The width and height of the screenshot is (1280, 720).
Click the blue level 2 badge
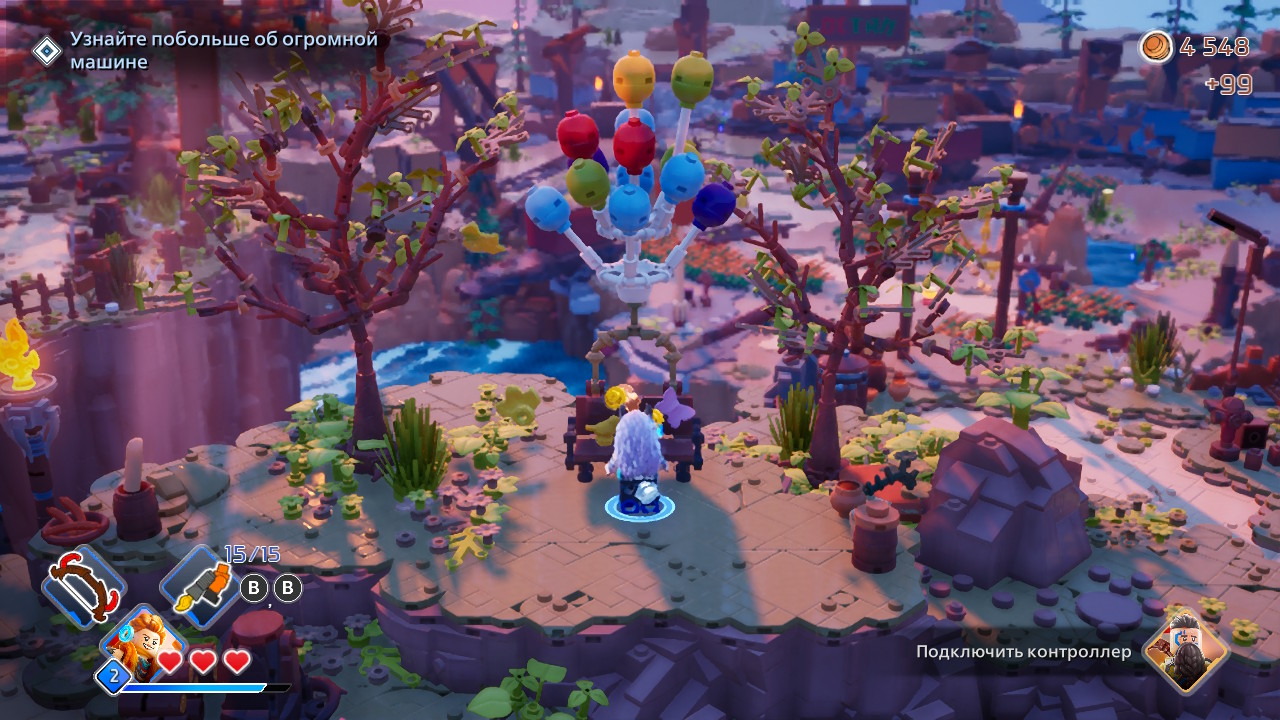(113, 677)
